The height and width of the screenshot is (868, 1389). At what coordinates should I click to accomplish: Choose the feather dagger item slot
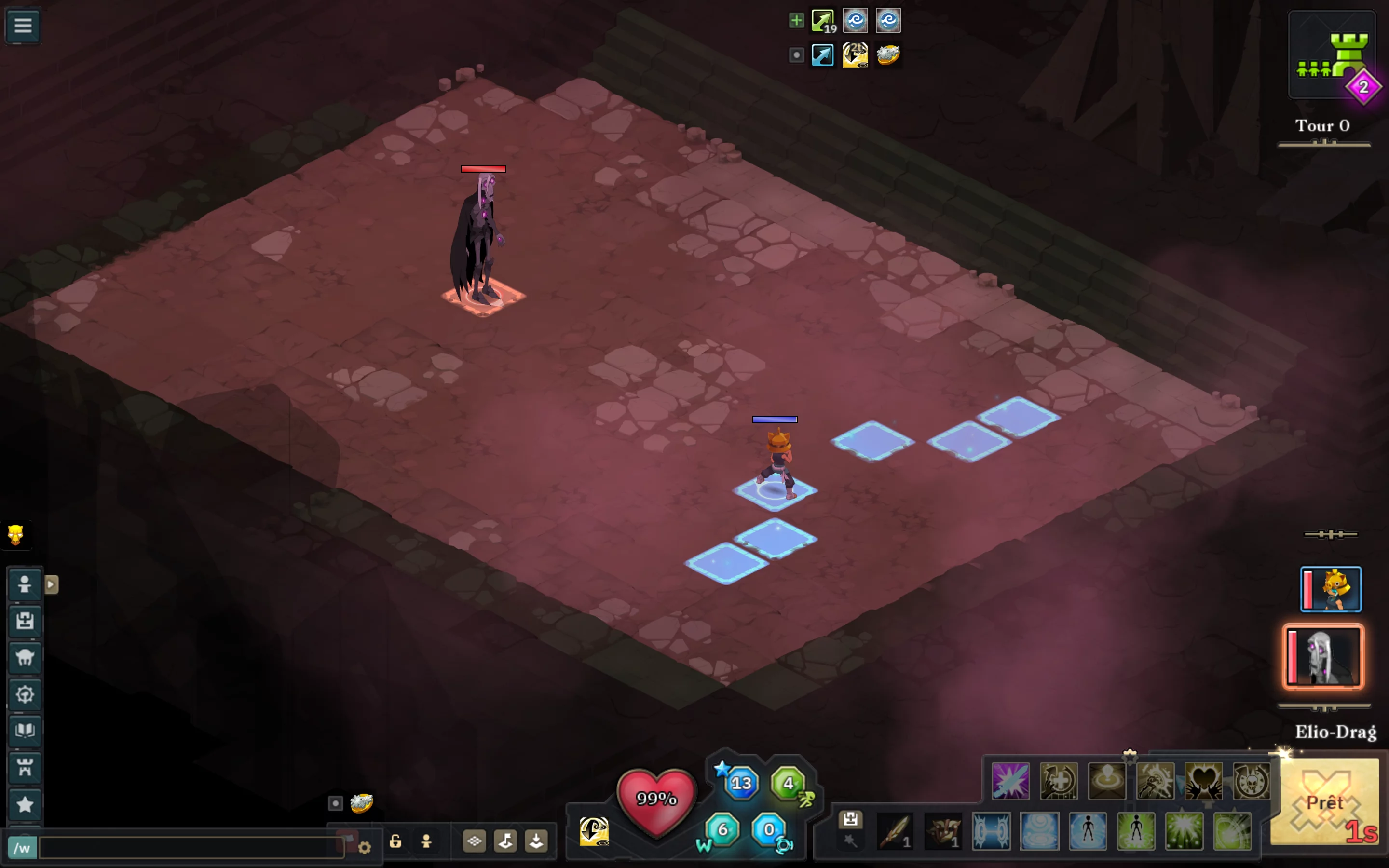click(896, 831)
